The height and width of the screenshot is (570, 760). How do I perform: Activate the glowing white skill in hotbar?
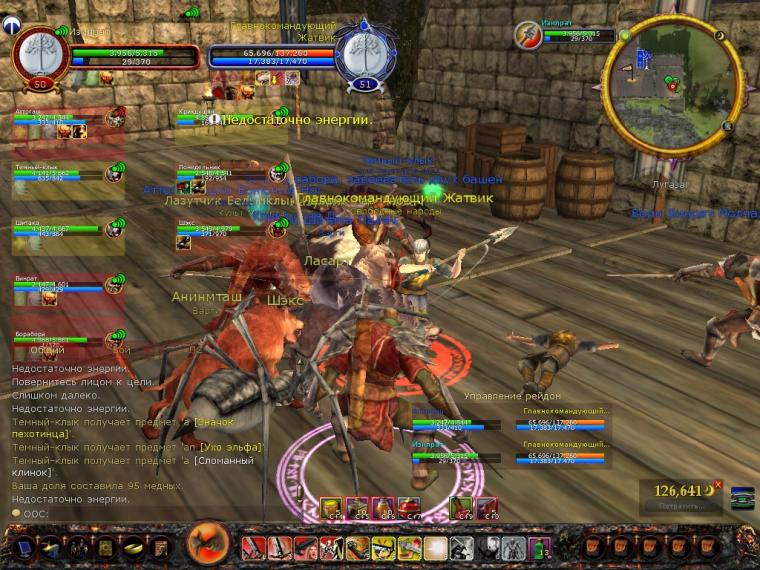434,547
